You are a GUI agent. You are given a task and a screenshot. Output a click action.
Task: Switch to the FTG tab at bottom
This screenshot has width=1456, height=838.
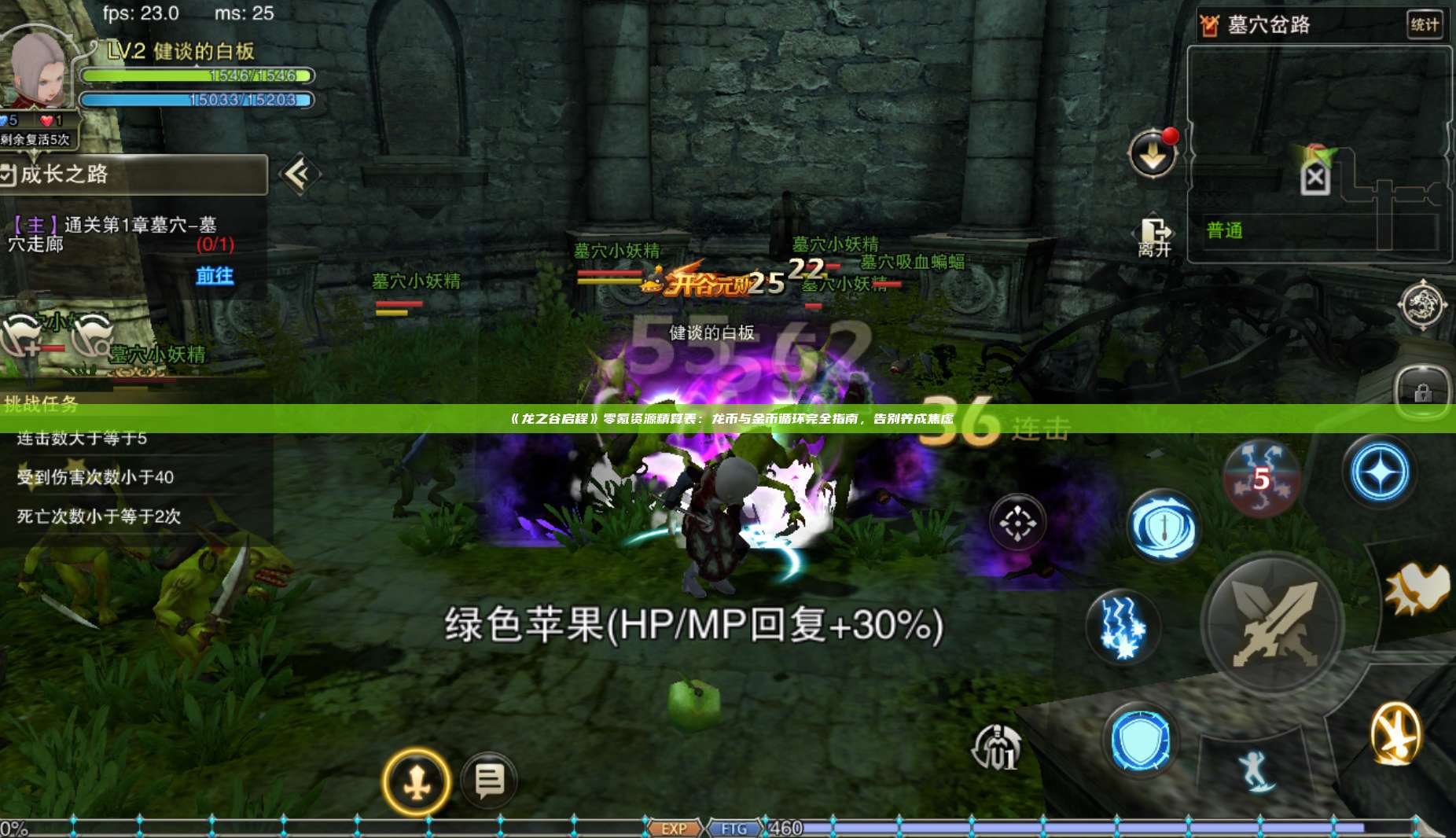click(x=733, y=828)
